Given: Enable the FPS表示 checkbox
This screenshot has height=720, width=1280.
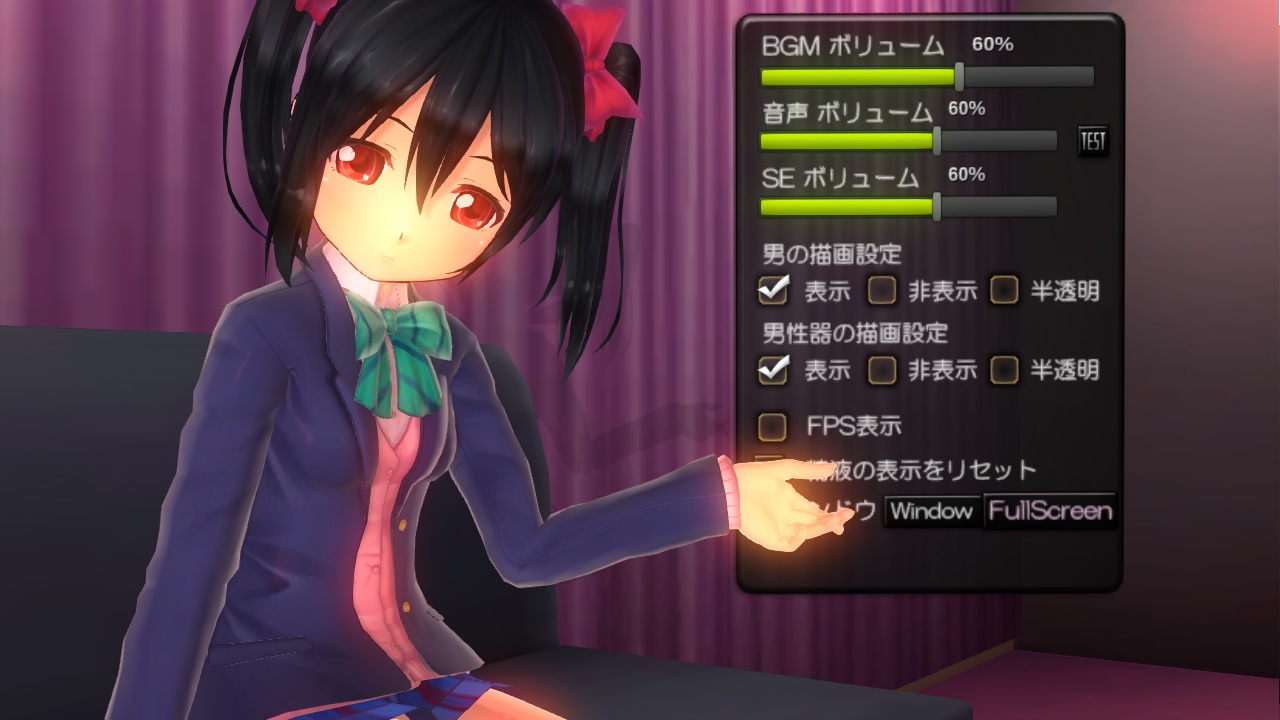Looking at the screenshot, I should click(772, 427).
